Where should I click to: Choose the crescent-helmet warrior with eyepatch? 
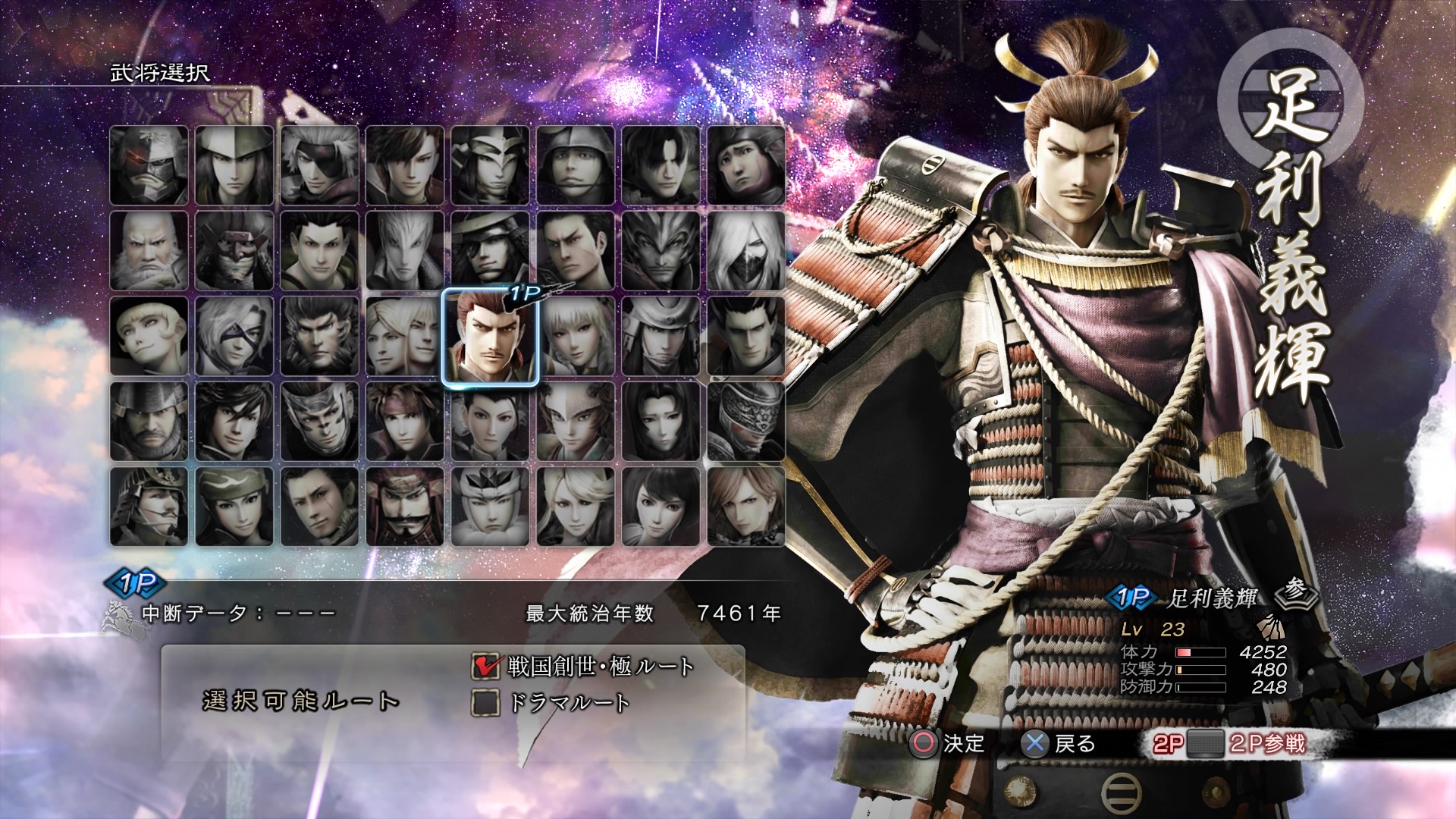[490, 251]
